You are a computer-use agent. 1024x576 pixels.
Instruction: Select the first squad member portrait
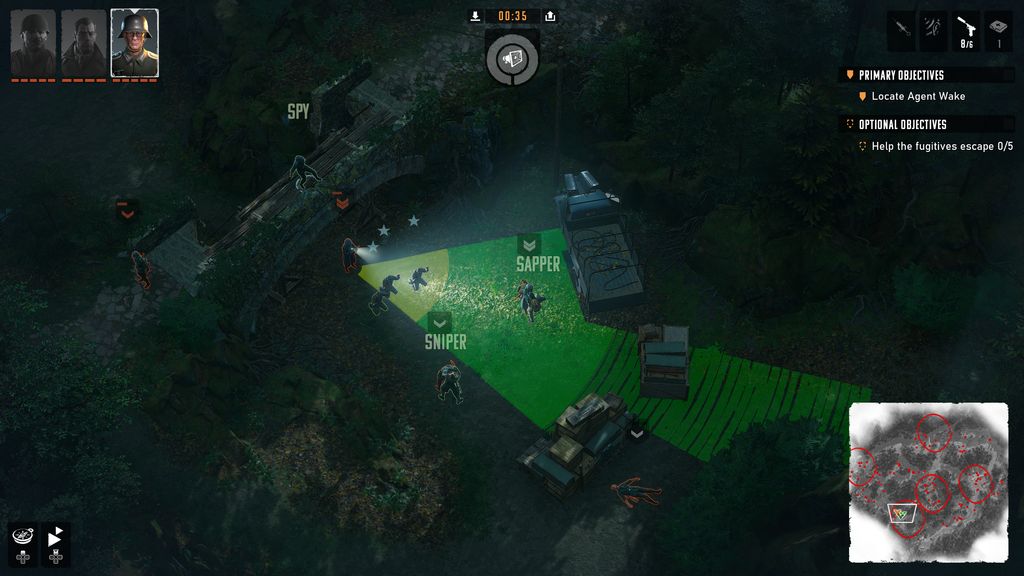[x=33, y=43]
